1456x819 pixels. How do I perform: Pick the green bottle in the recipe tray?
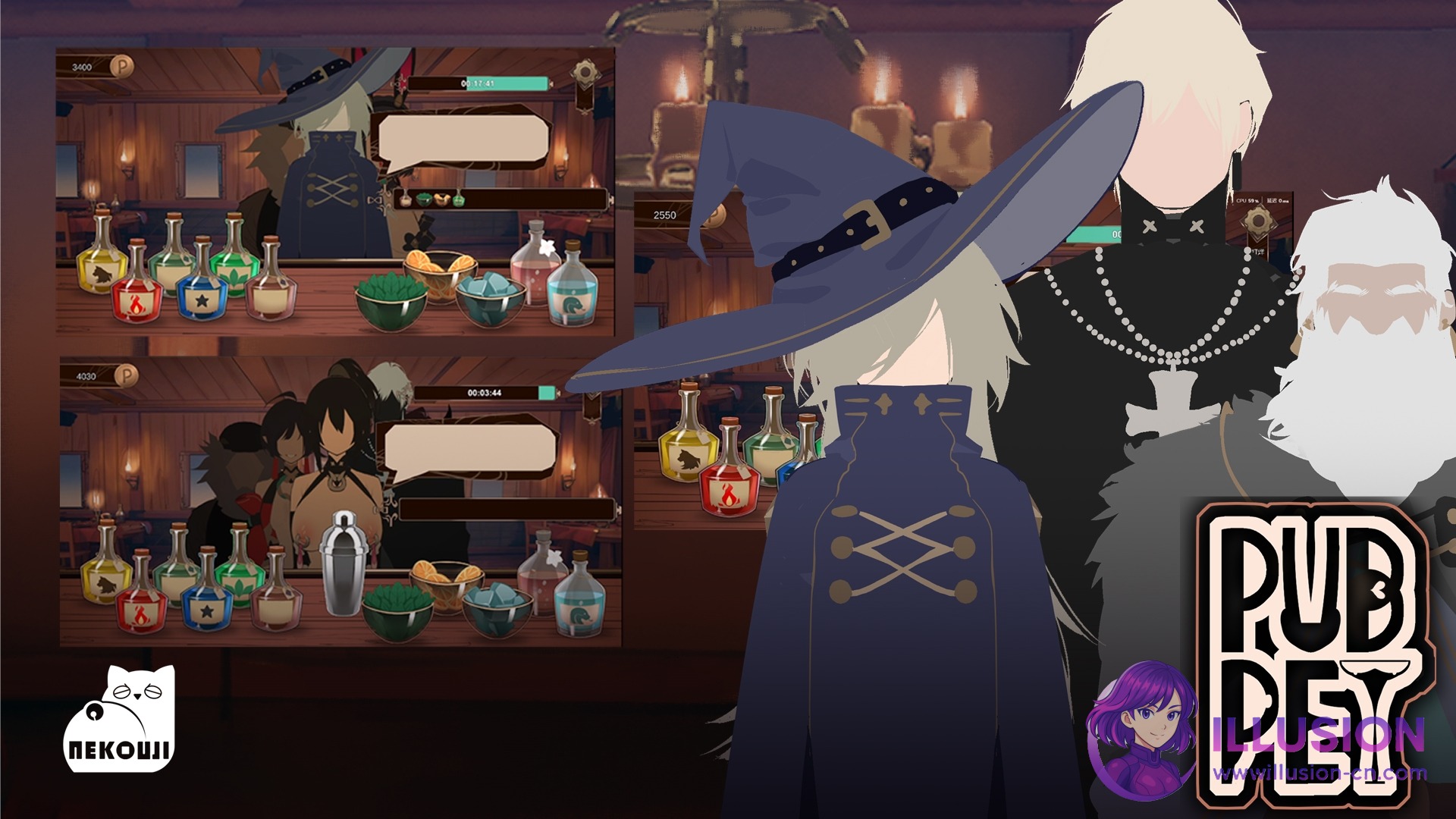[459, 199]
